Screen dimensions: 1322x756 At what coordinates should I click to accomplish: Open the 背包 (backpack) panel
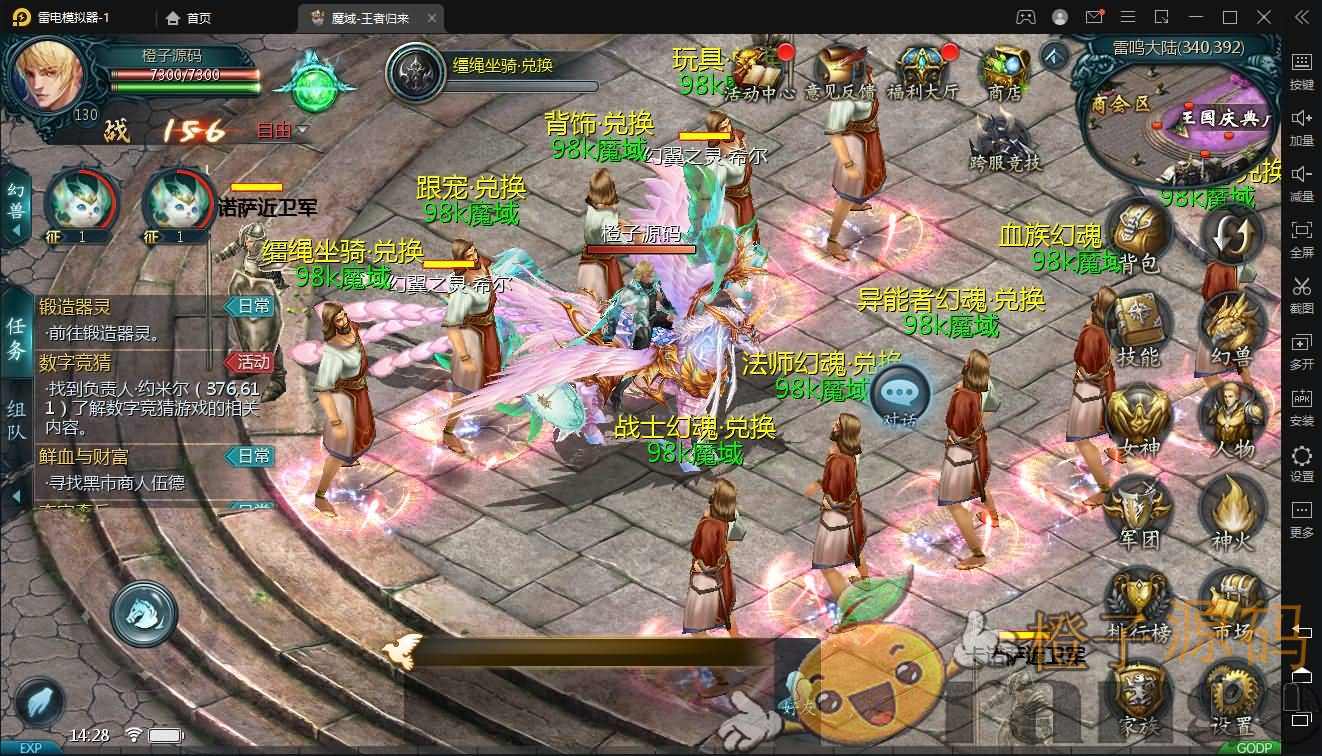(x=1136, y=230)
